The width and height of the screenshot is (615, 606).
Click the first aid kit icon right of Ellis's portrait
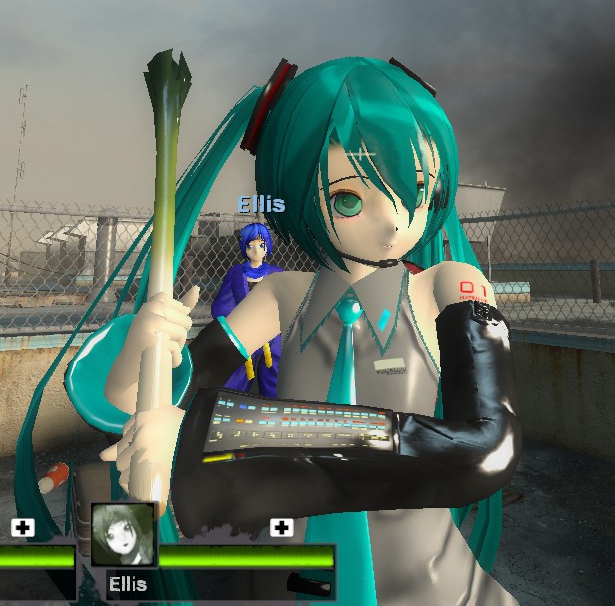coord(282,527)
